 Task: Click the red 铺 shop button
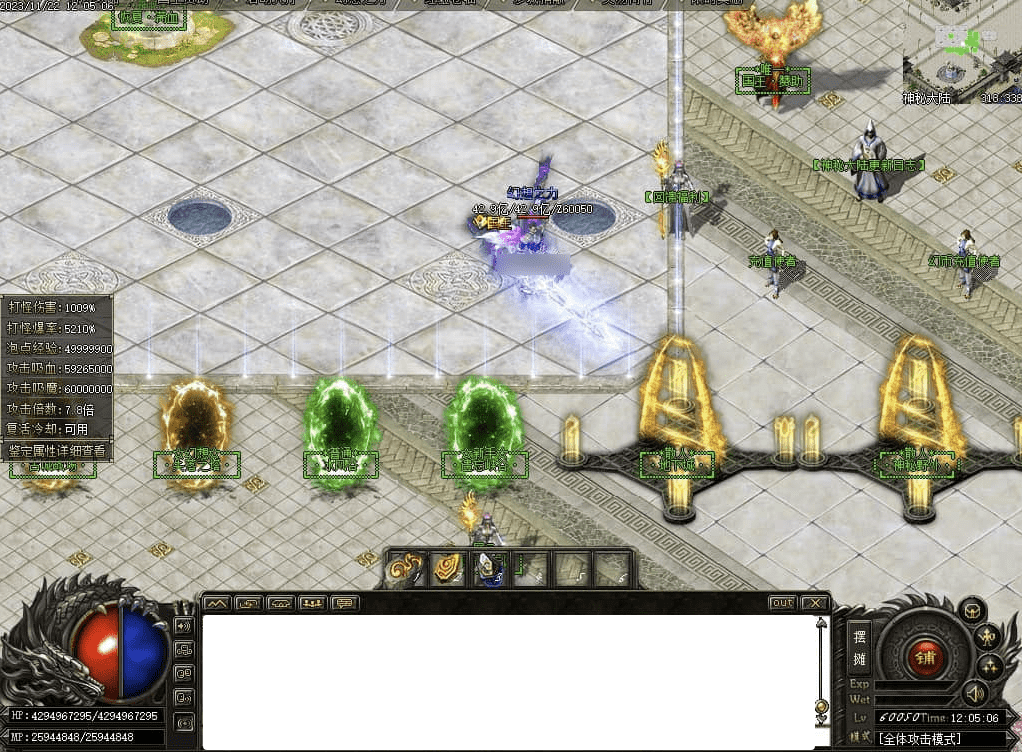(925, 658)
